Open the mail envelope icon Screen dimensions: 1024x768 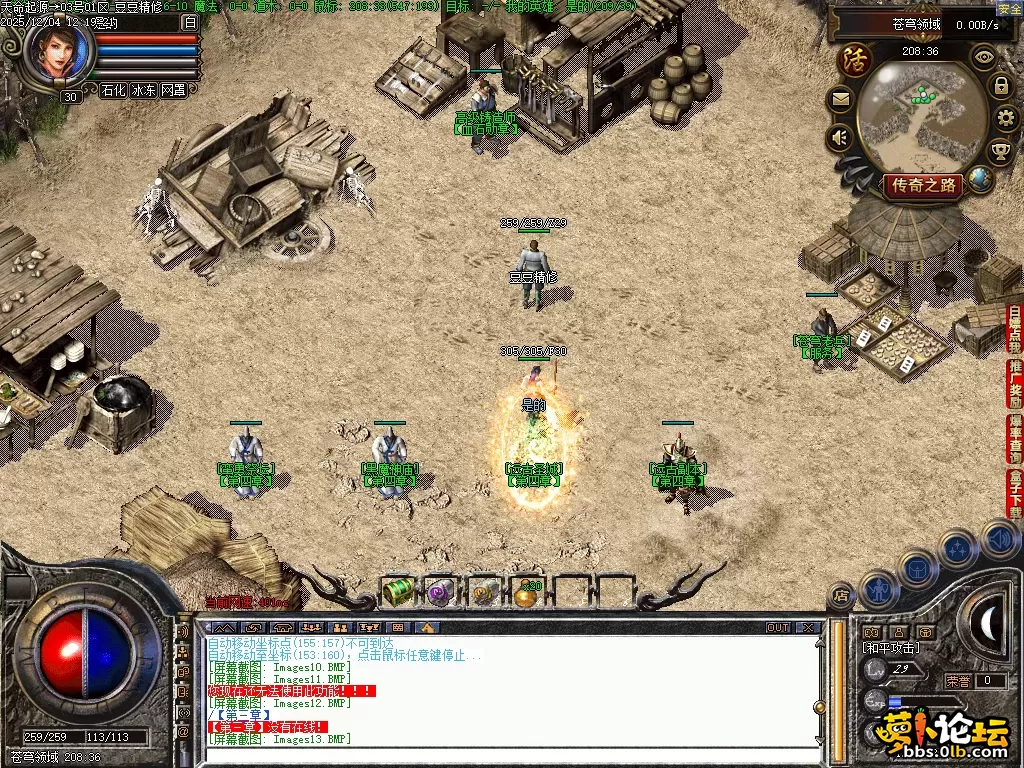(x=840, y=99)
